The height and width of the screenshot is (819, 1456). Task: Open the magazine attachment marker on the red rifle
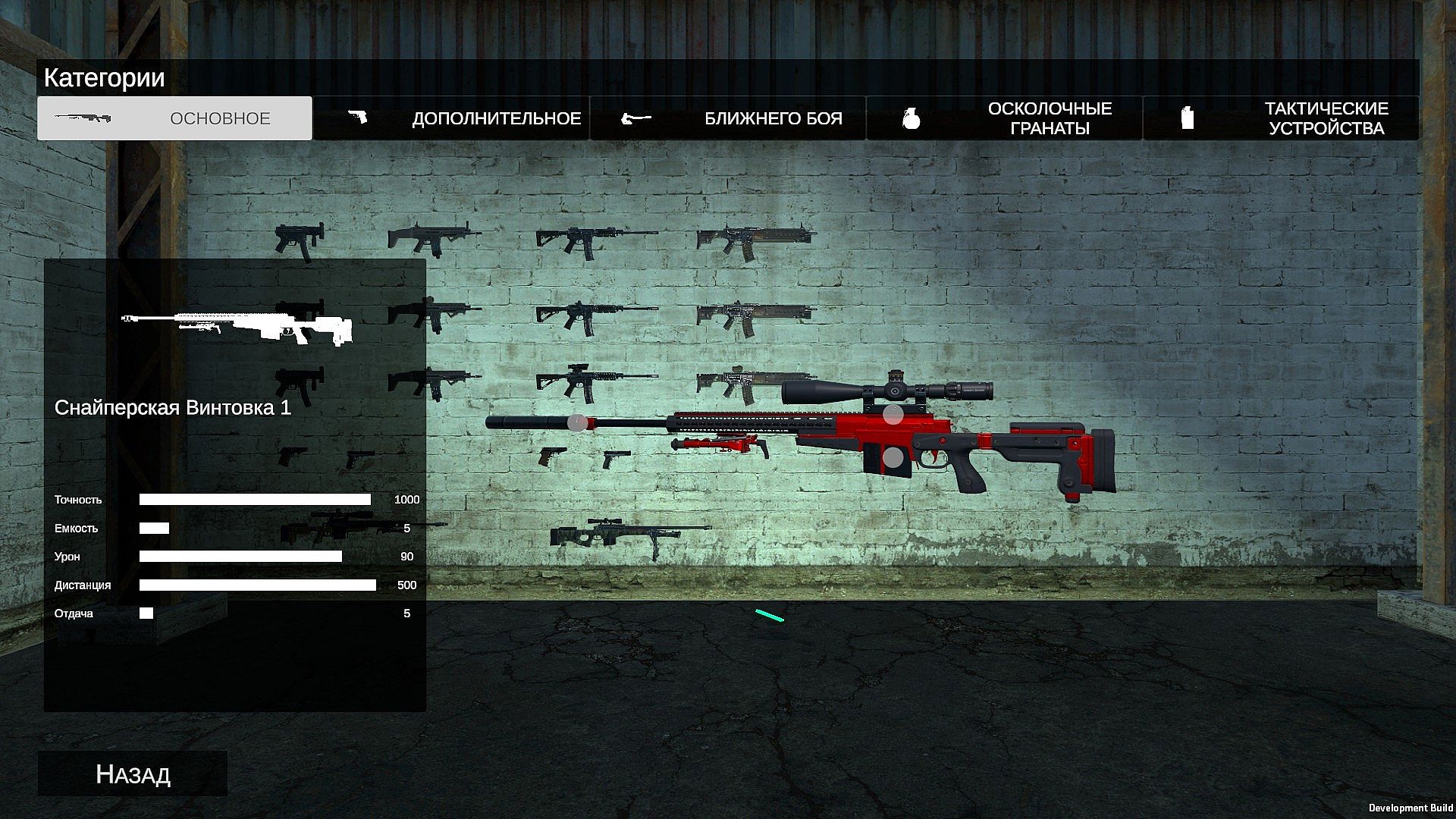point(894,457)
